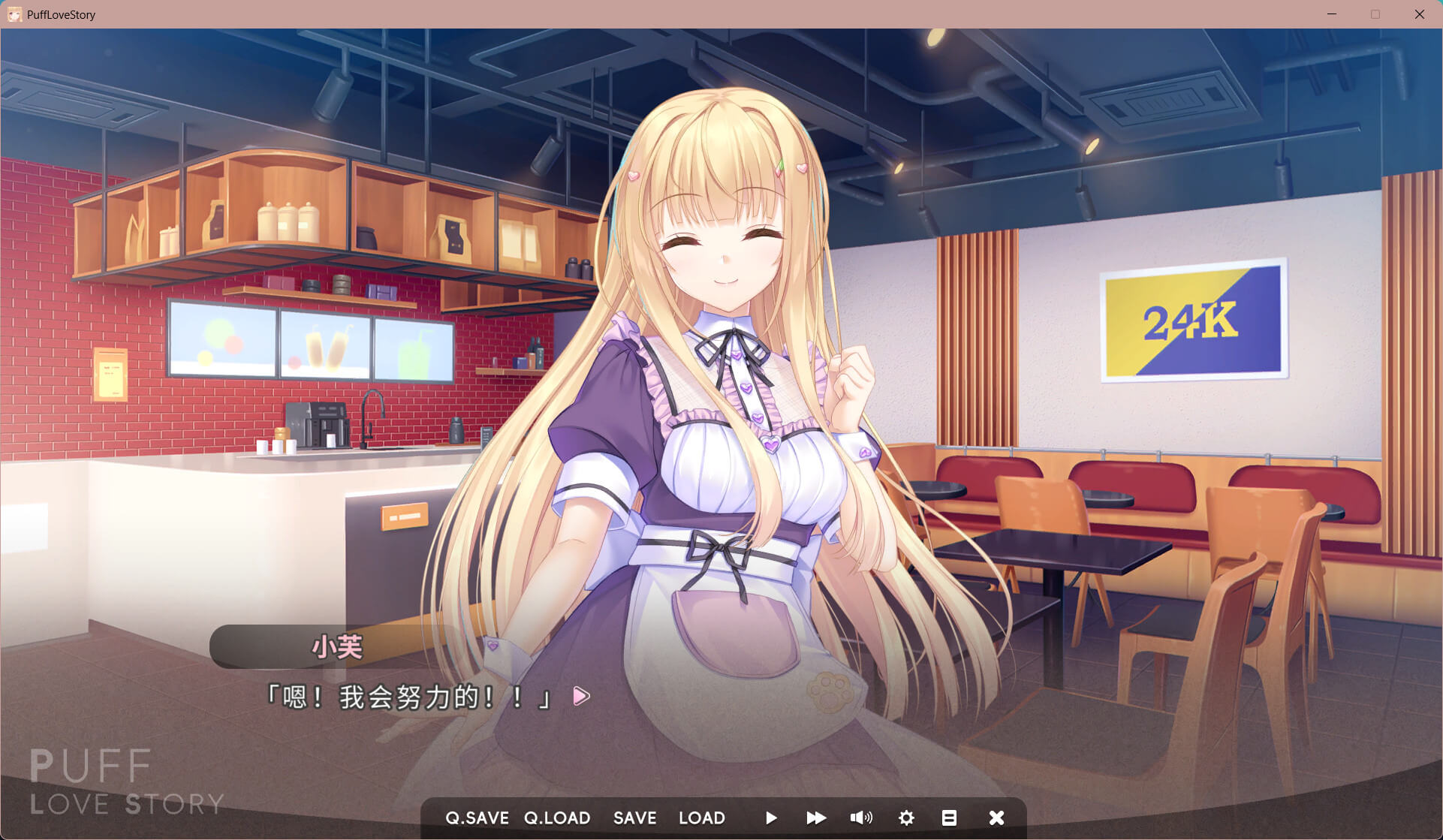Minimize the PuffLoveStory window
The width and height of the screenshot is (1443, 840).
point(1332,14)
